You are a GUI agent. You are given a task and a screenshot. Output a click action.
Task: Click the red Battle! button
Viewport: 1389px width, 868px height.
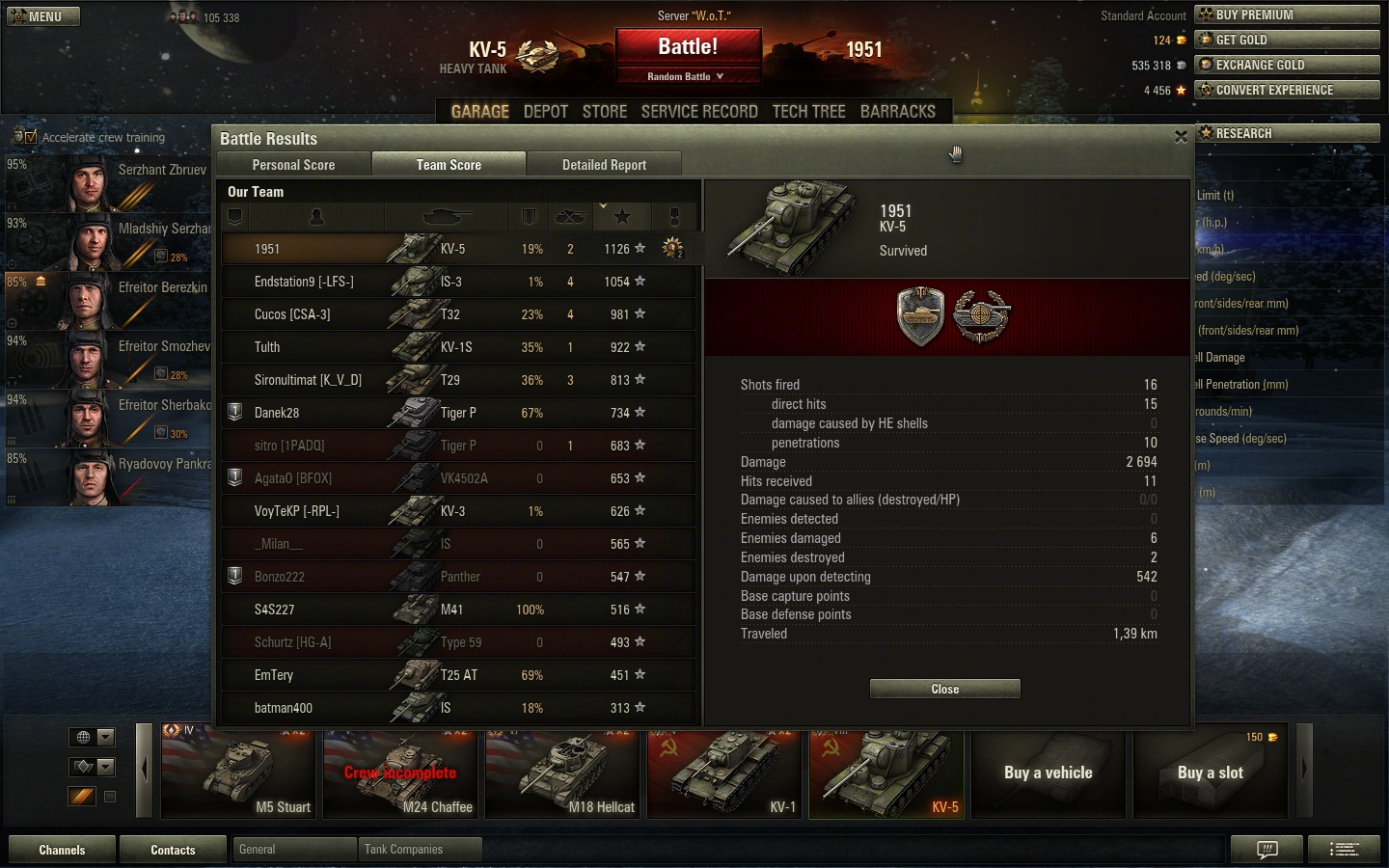coord(688,47)
